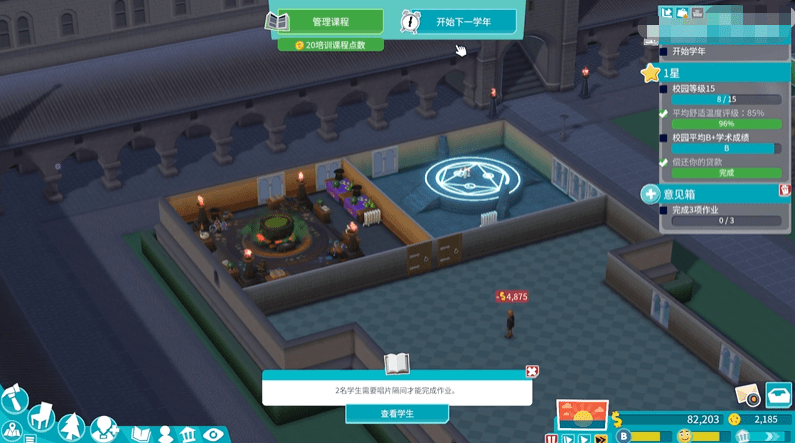Screen dimensions: 795x443
Task: Open the tree outdoor decoration menu
Action: 72,429
